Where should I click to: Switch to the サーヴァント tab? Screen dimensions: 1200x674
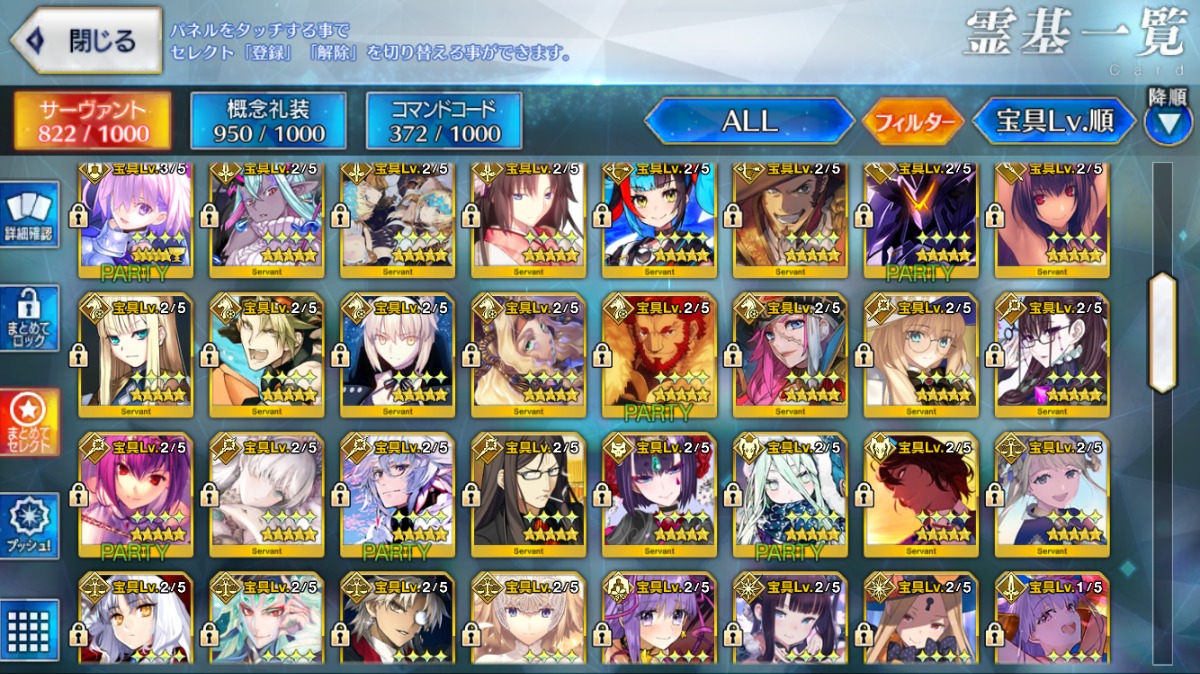pos(92,121)
